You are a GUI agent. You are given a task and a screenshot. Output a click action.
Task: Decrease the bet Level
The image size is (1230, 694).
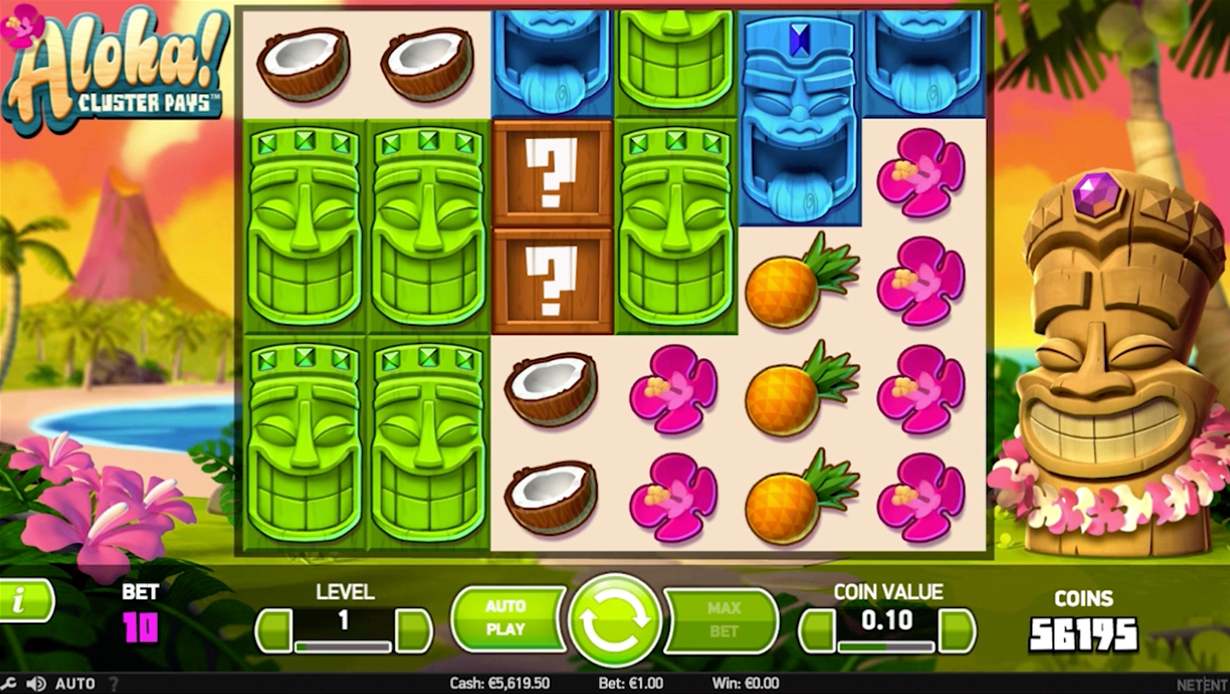click(273, 631)
